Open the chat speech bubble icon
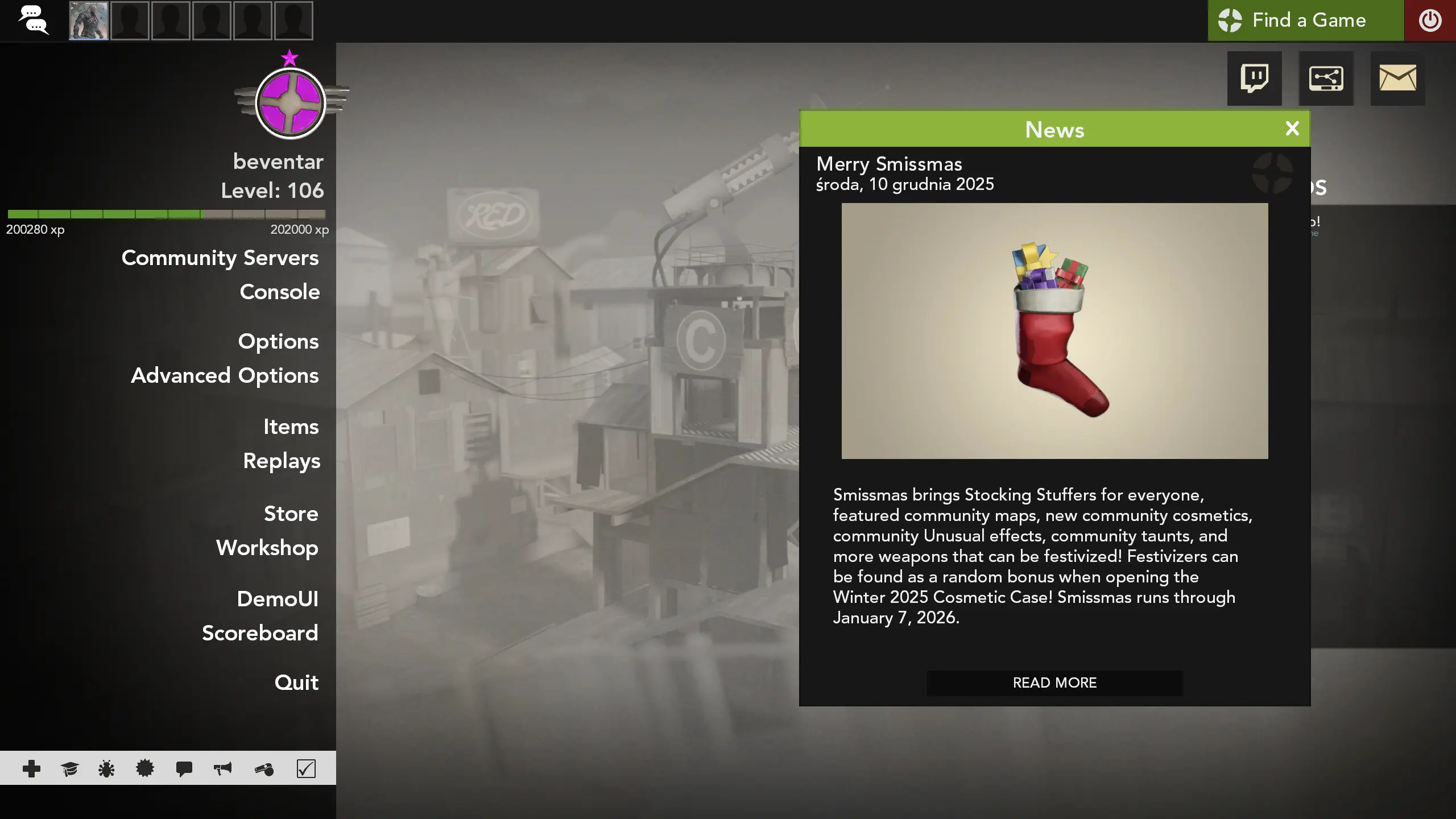Image resolution: width=1456 pixels, height=819 pixels. (x=183, y=768)
